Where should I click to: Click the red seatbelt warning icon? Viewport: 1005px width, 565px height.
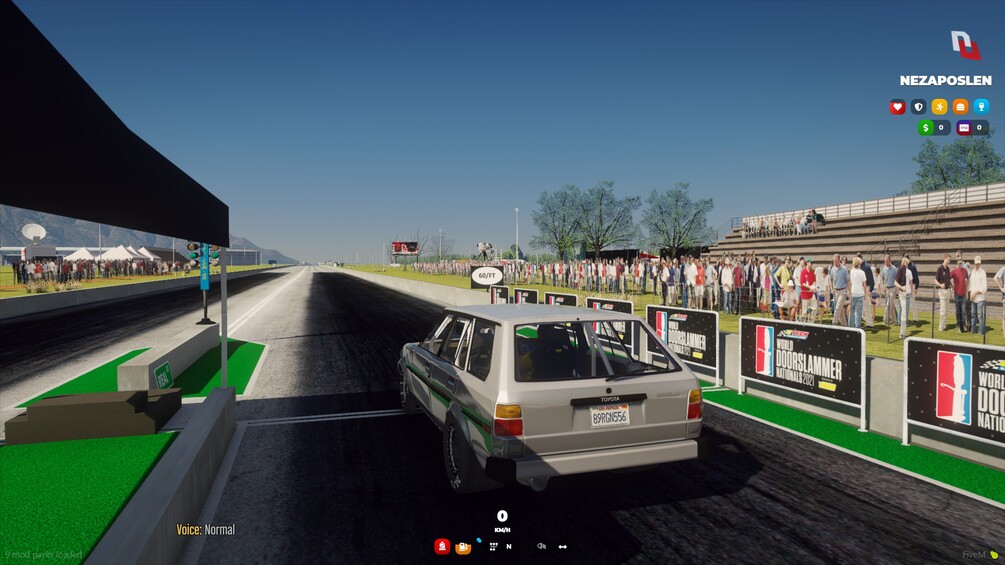coord(442,546)
